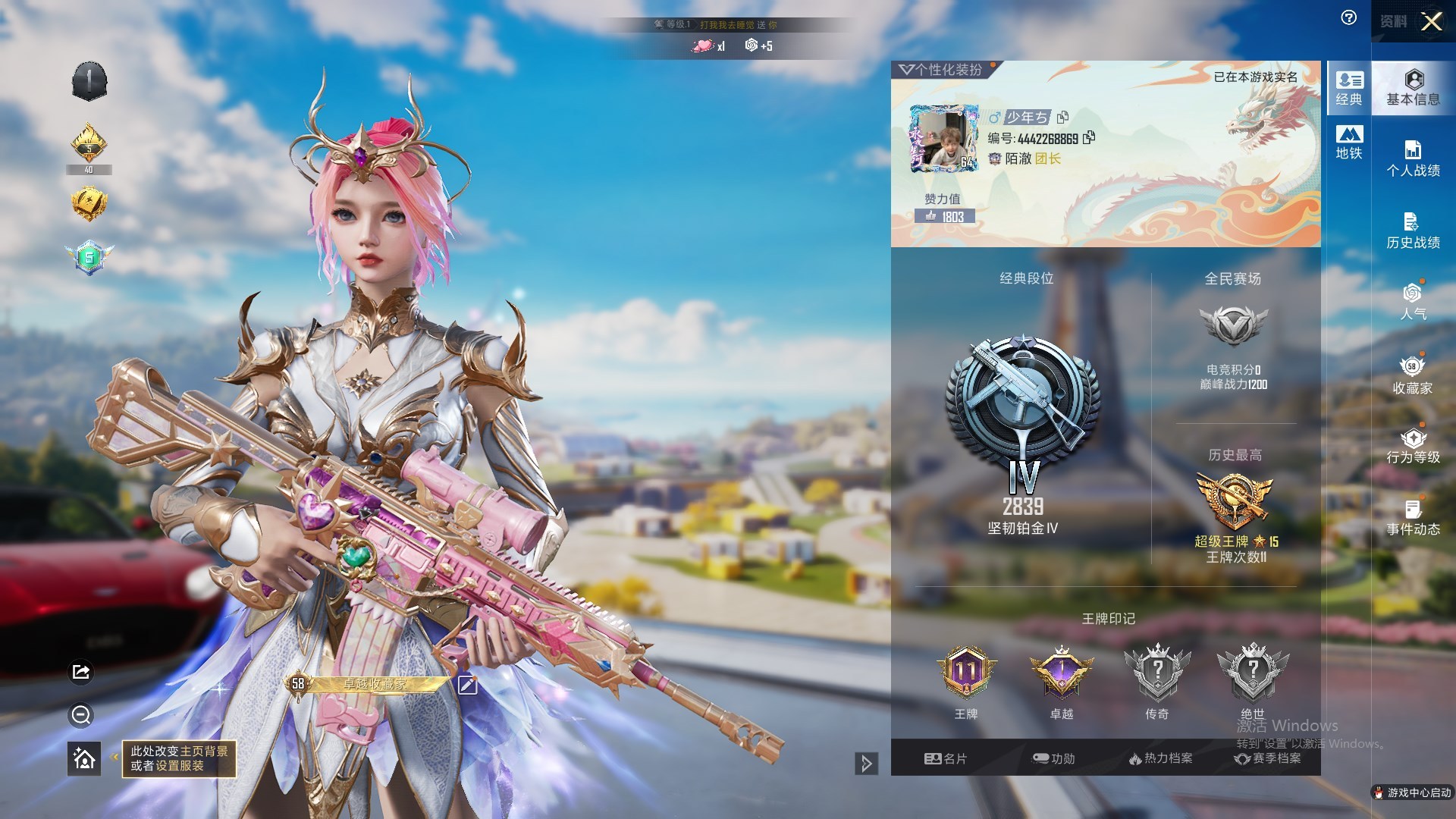Select the 经典 classic mode tab
The width and height of the screenshot is (1456, 819).
(x=1349, y=88)
